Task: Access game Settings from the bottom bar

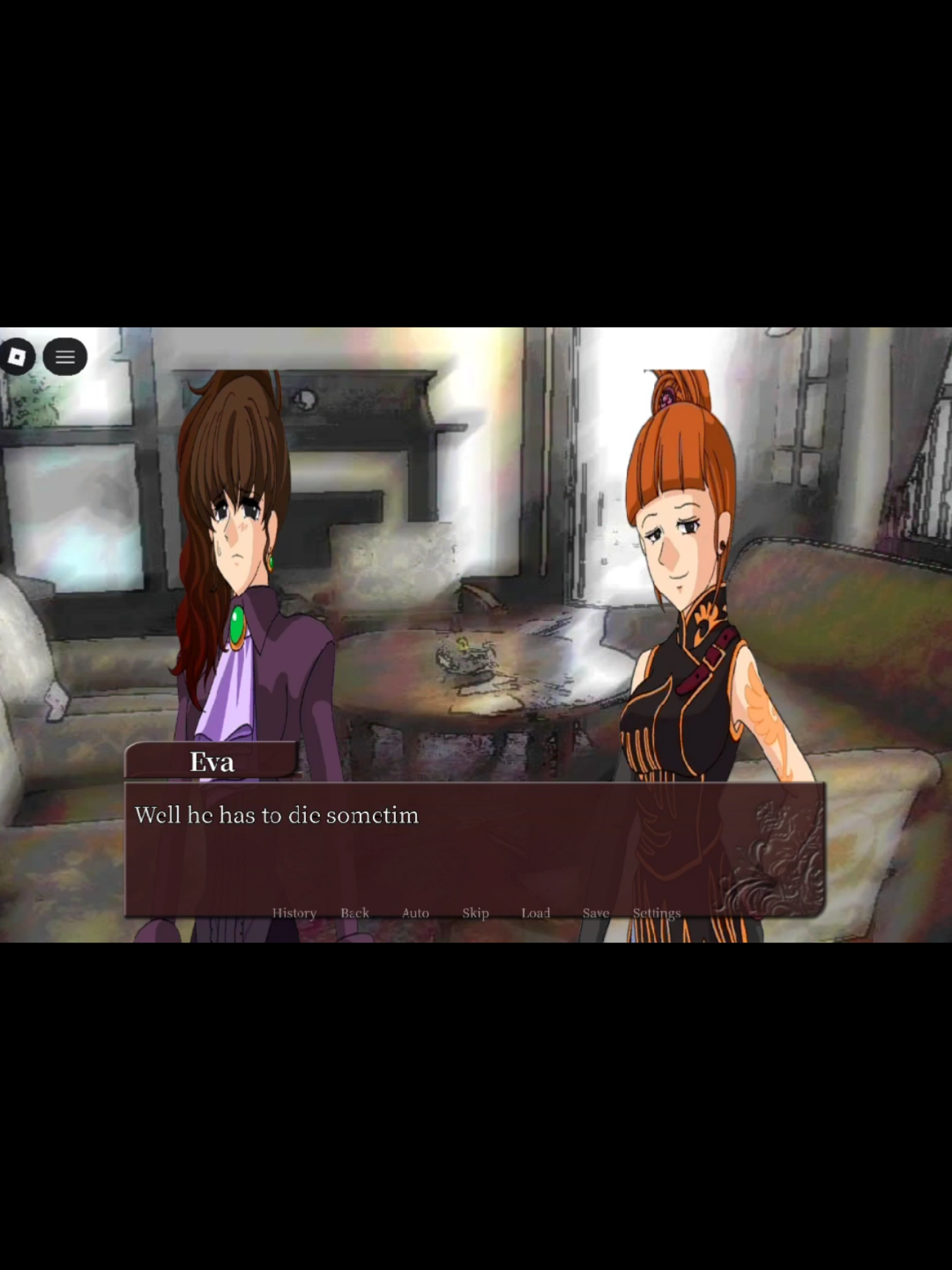Action: point(656,912)
